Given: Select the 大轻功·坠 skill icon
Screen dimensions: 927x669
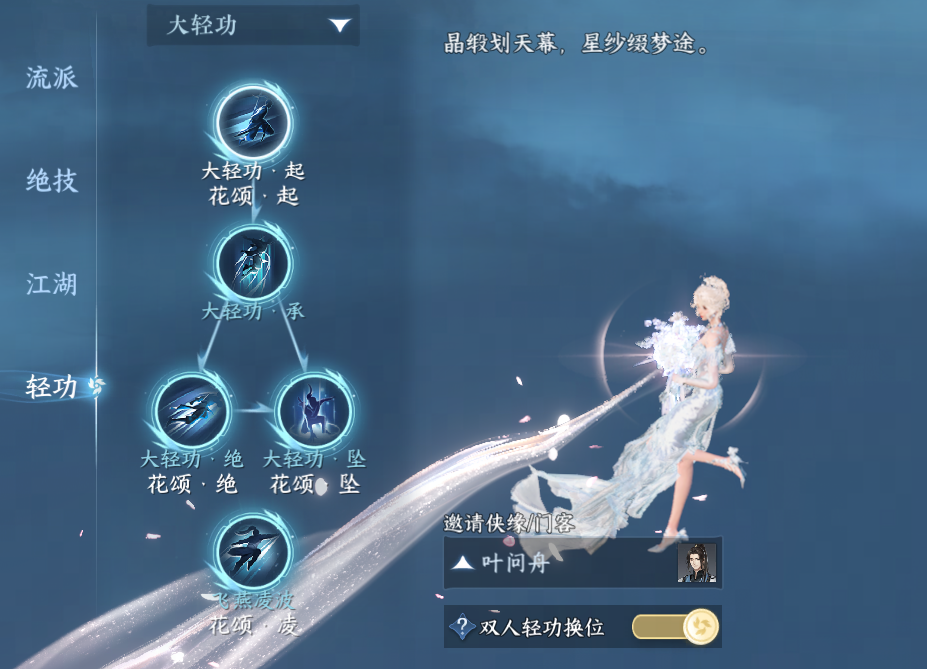Looking at the screenshot, I should (314, 410).
